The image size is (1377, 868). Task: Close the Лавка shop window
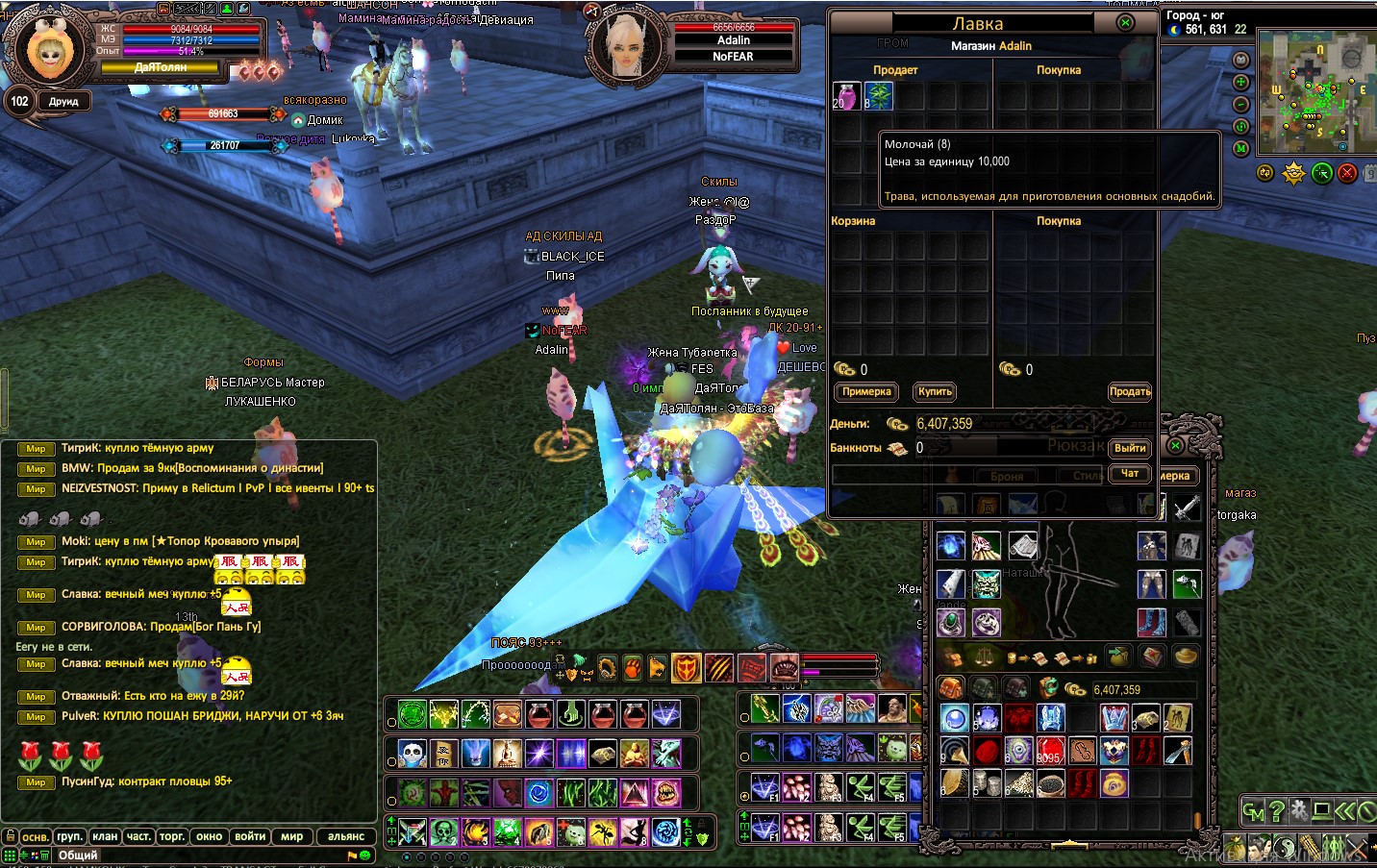[1125, 23]
